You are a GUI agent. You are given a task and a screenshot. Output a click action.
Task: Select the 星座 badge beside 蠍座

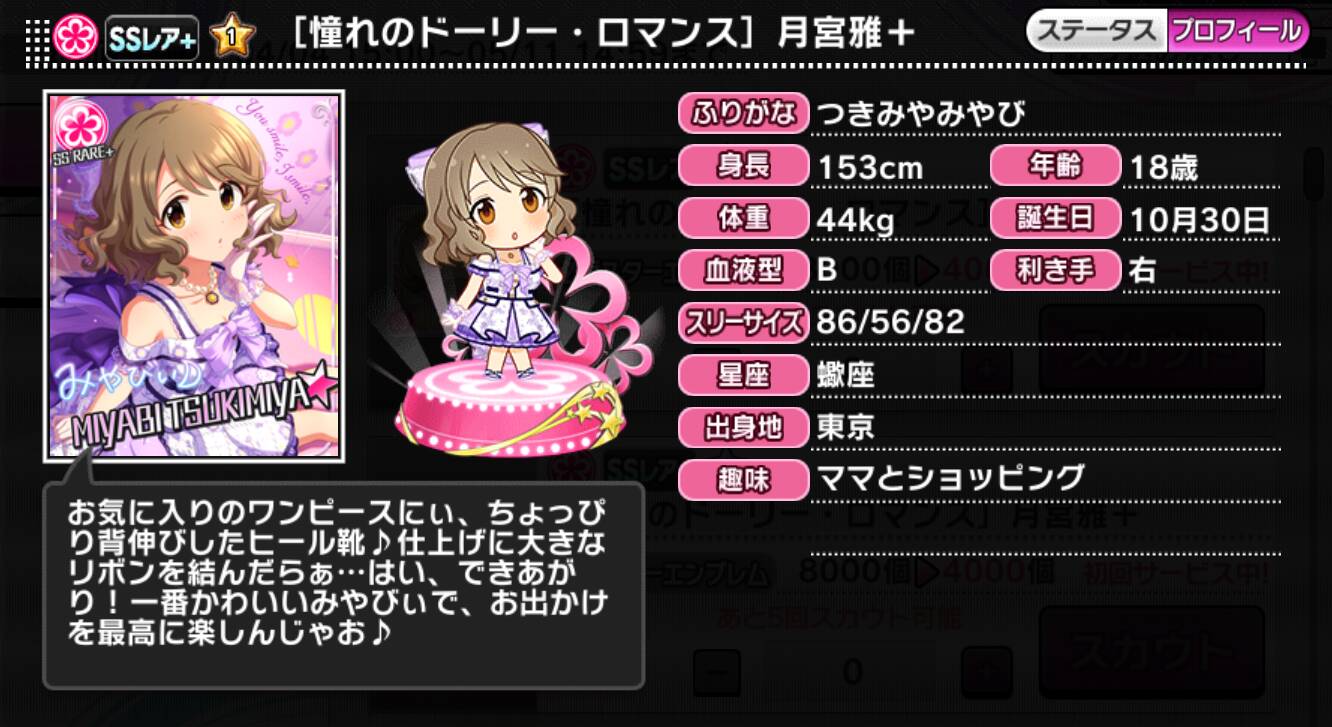click(742, 375)
